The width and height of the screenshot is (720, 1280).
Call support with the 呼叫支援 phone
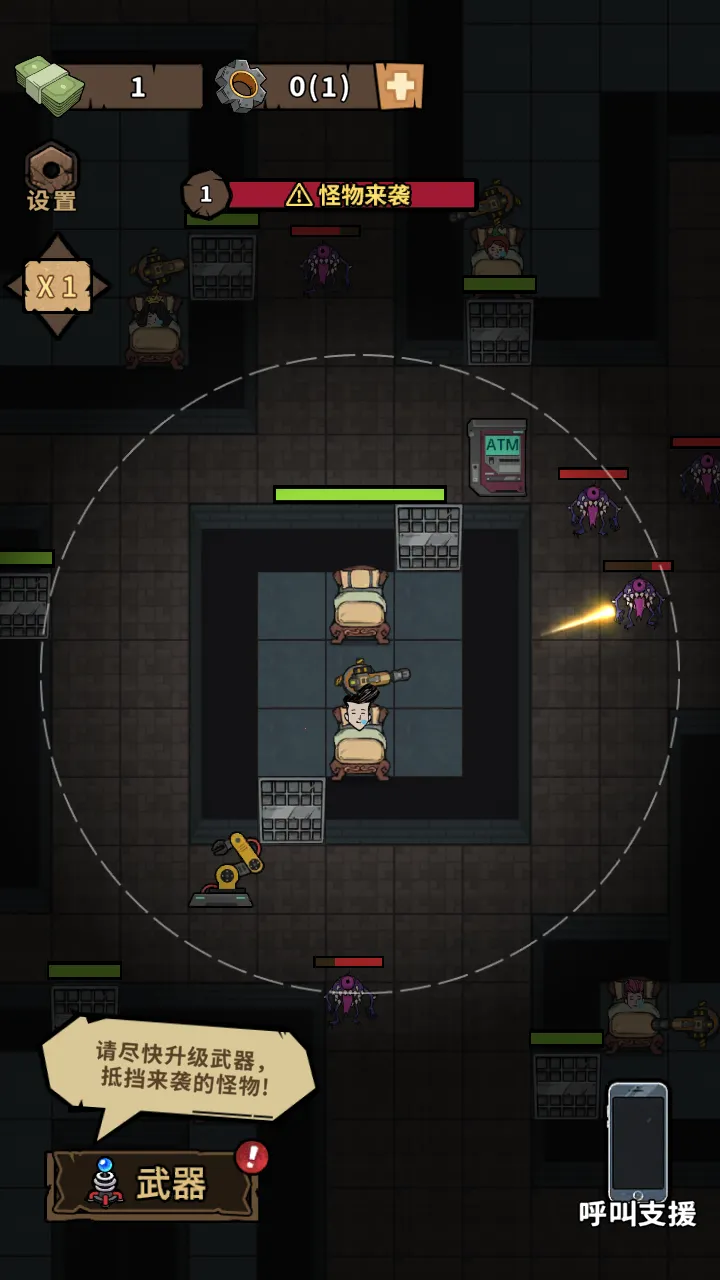coord(638,1150)
